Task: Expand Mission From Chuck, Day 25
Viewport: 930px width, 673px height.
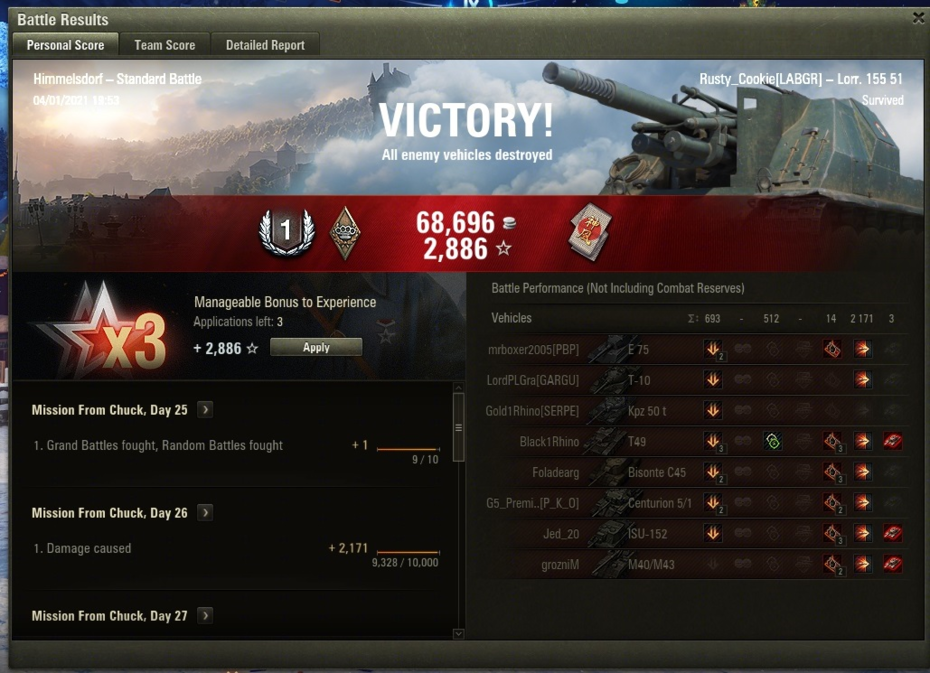Action: [x=205, y=409]
